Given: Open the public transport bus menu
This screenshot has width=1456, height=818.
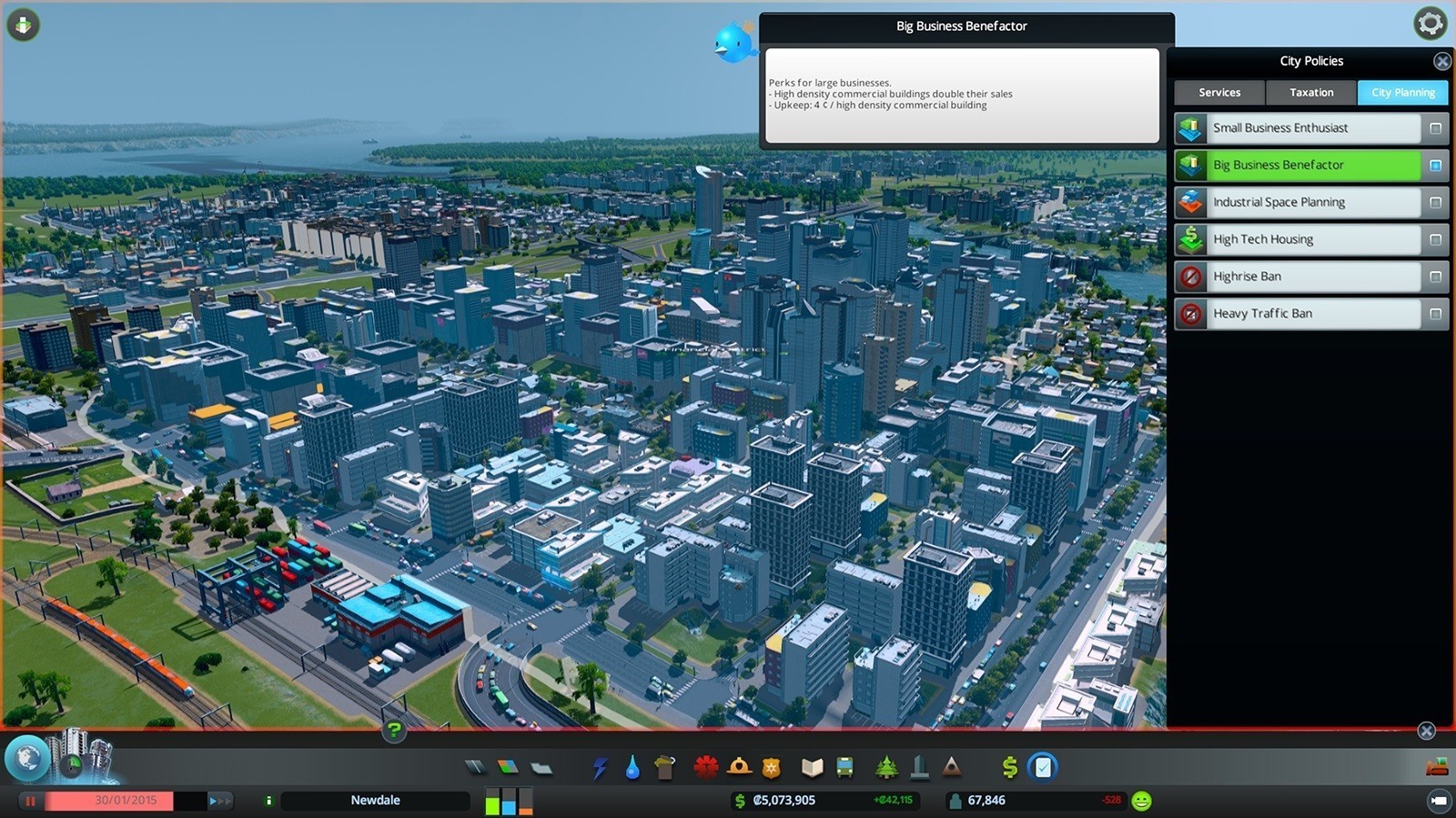Looking at the screenshot, I should [845, 767].
